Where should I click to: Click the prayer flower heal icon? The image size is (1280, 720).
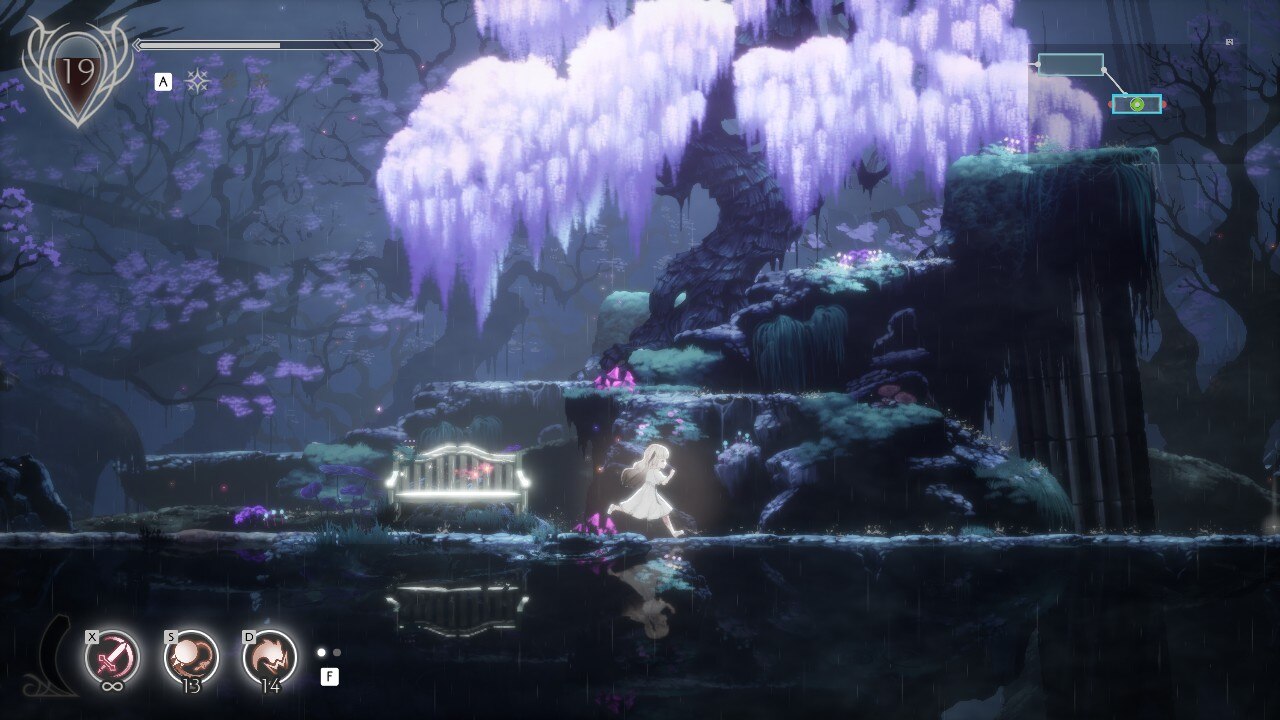click(197, 82)
